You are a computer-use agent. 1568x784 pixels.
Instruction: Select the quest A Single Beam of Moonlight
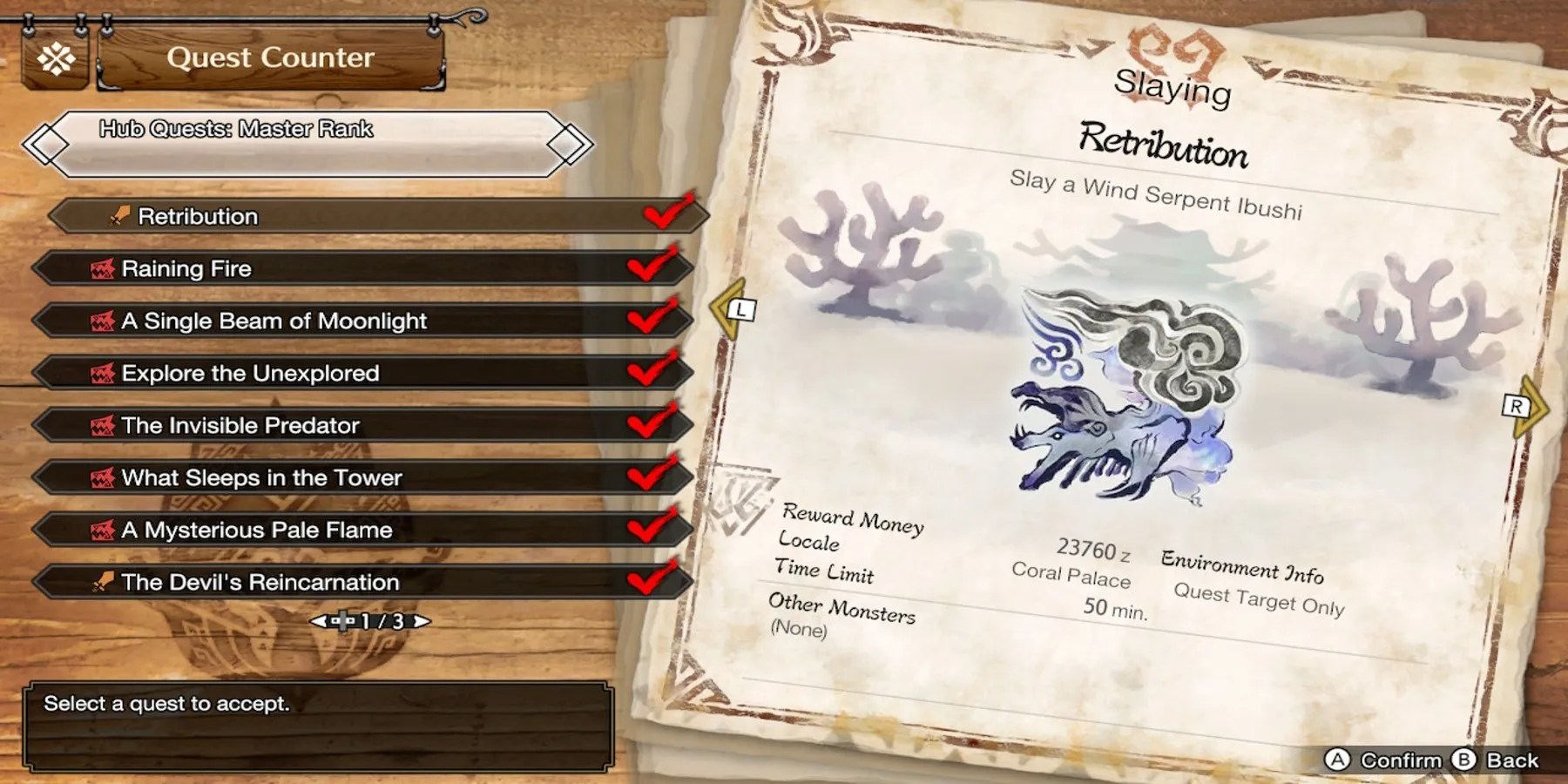pos(348,320)
